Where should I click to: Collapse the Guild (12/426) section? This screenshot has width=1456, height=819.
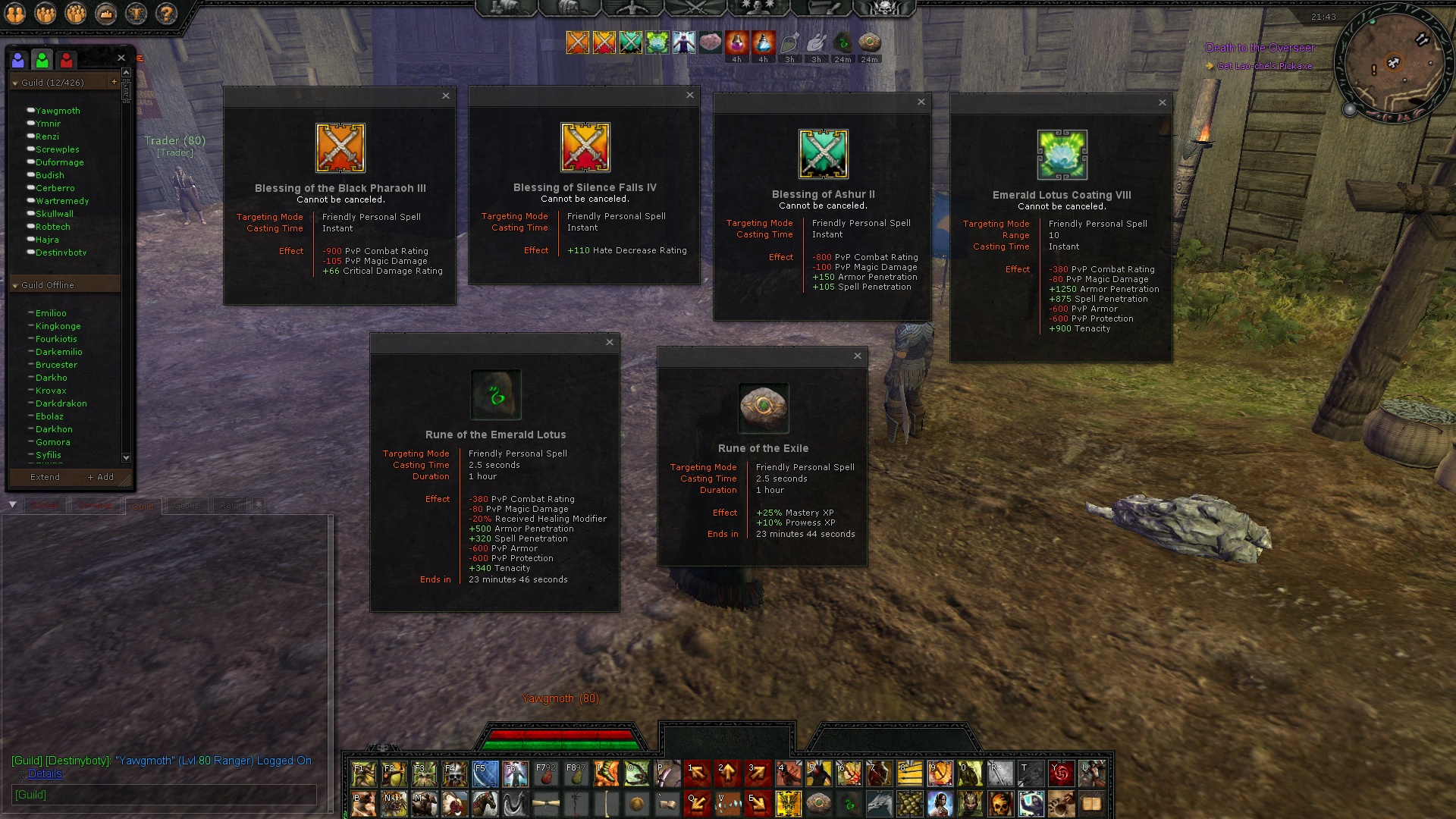(x=15, y=81)
